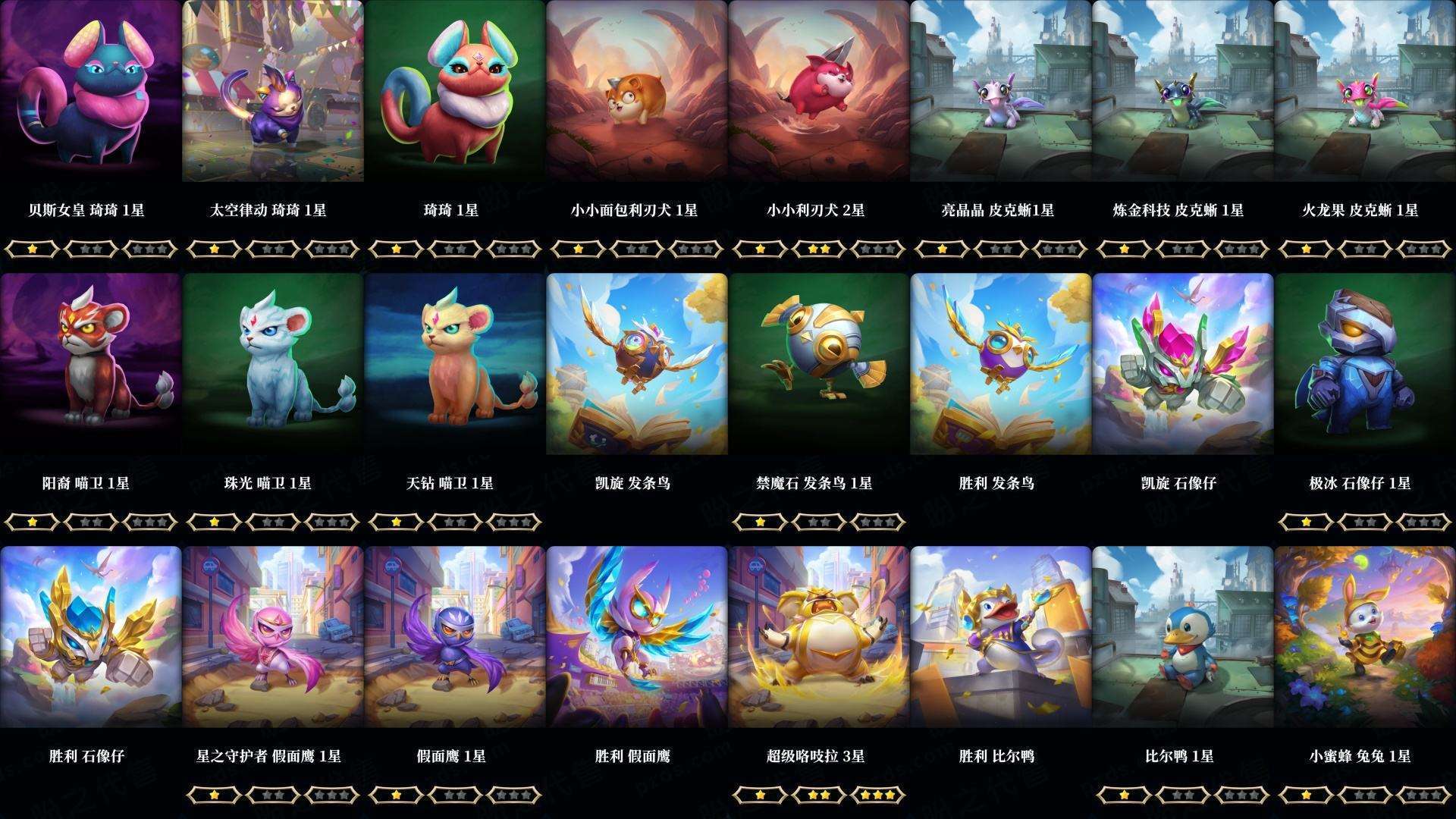Toggle 3-star display for 胜利 假面鹰
This screenshot has height=819, width=1456.
point(695,795)
